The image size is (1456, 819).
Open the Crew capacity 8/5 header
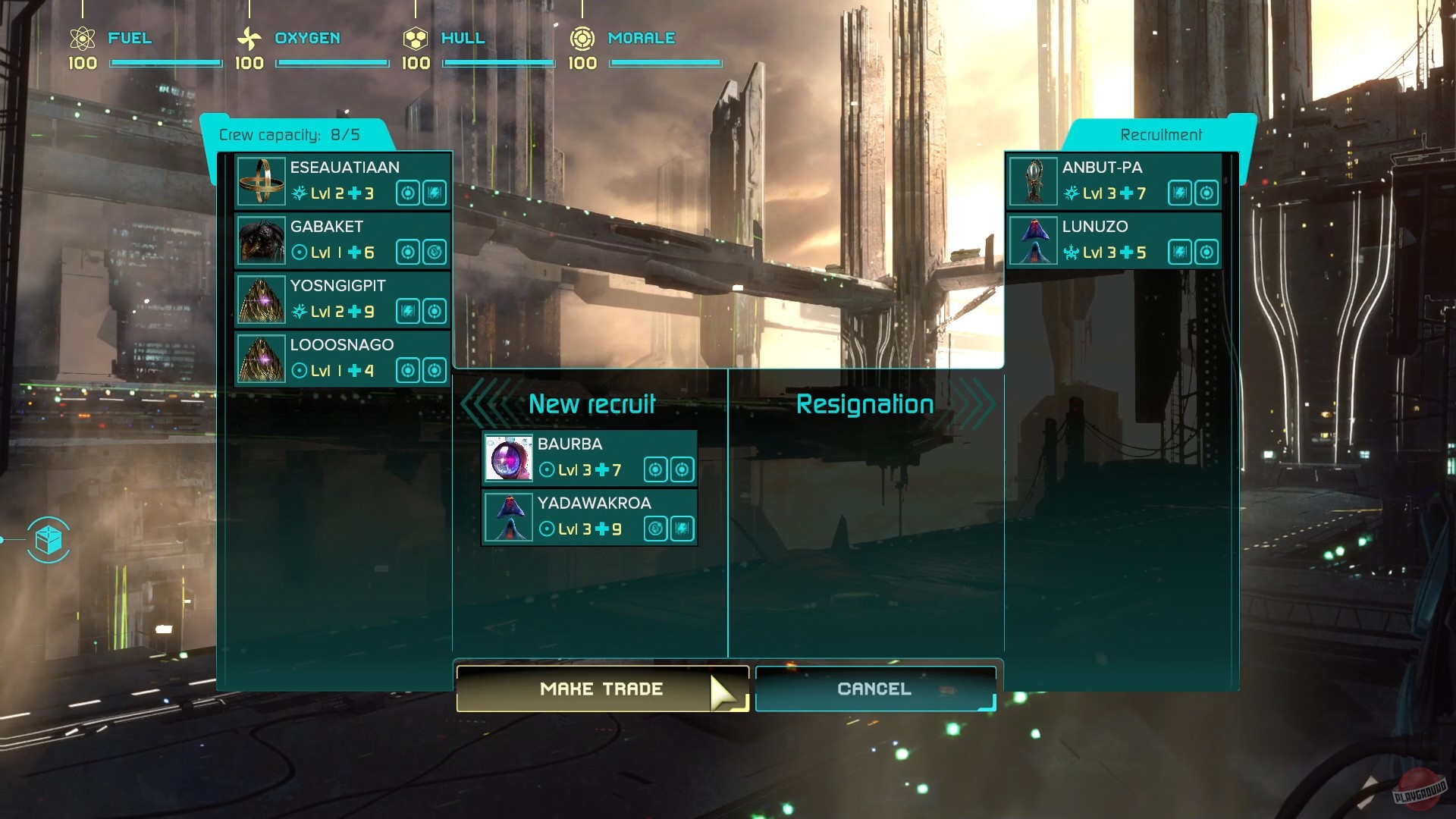[x=288, y=135]
